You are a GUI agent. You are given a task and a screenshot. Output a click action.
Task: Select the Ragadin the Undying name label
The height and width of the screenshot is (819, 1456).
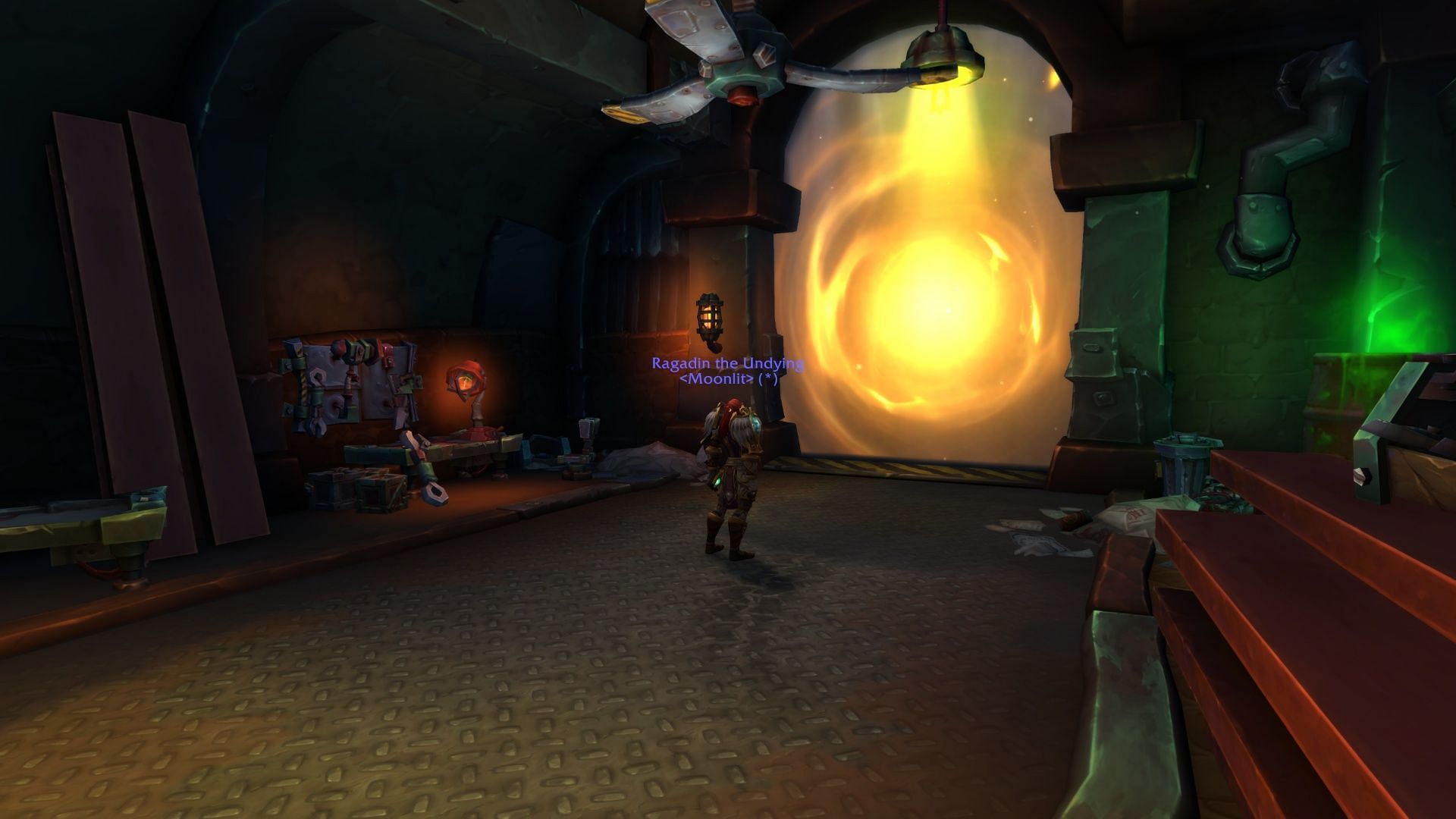click(727, 363)
